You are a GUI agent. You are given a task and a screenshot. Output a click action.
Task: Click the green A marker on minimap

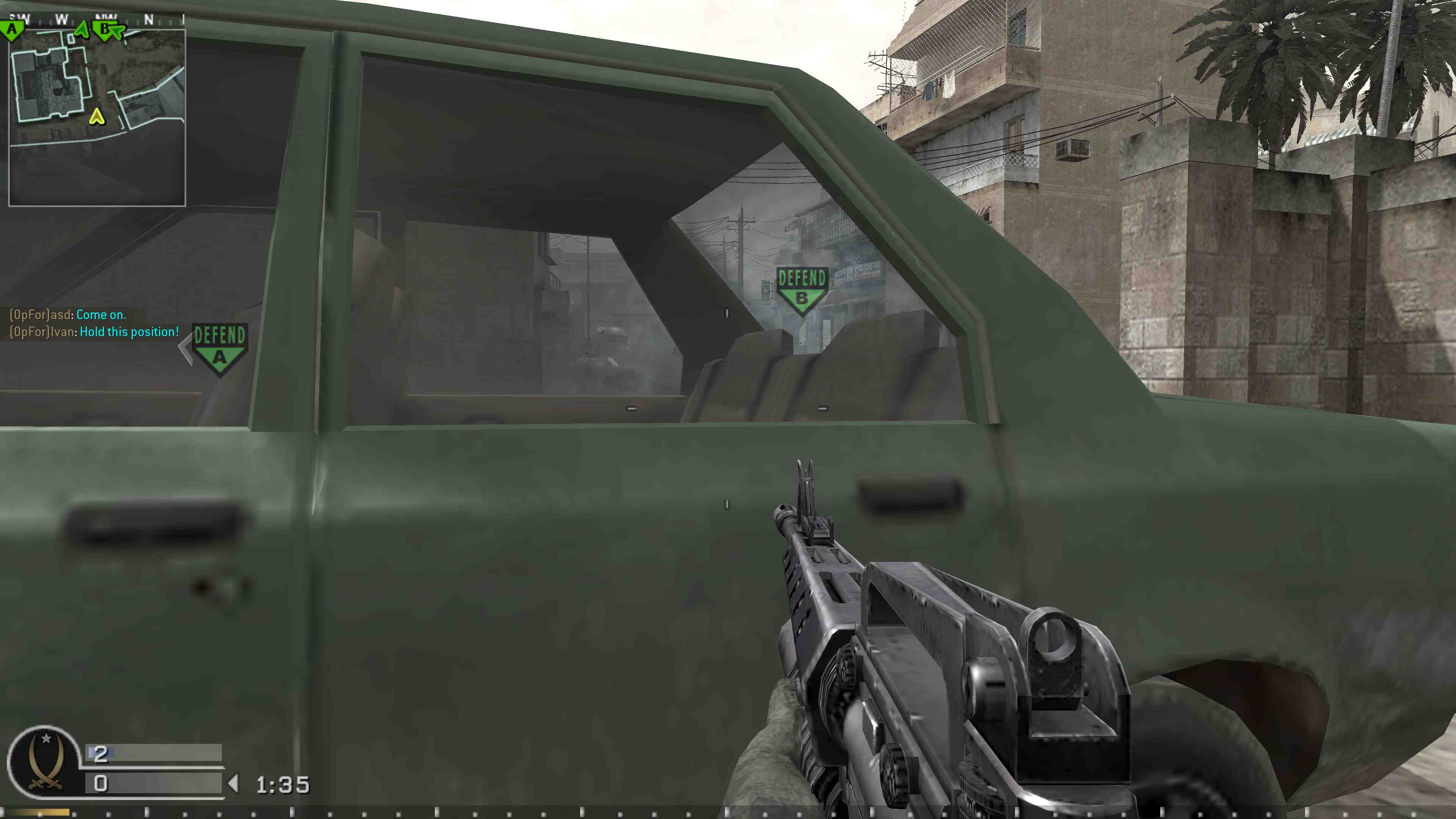(11, 28)
